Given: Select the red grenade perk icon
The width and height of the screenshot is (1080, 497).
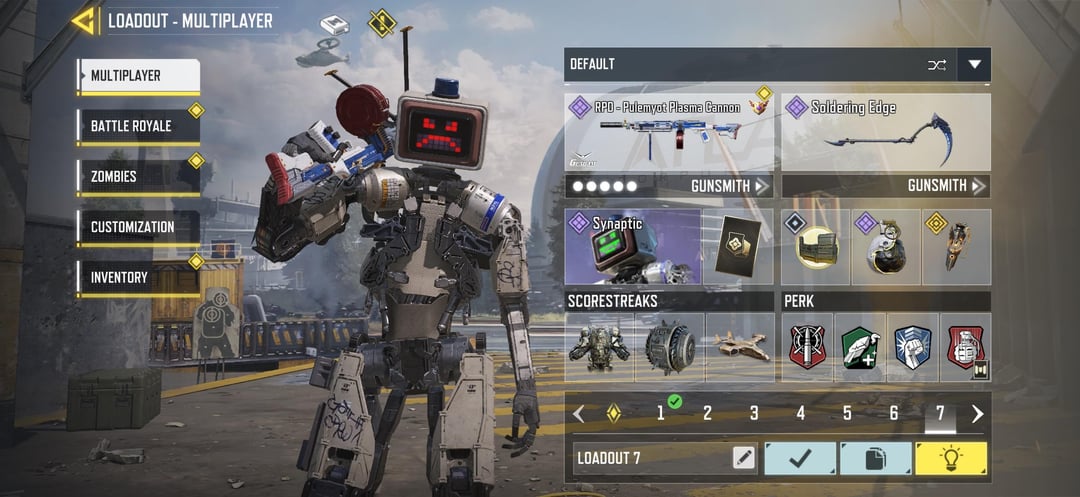Looking at the screenshot, I should (965, 347).
